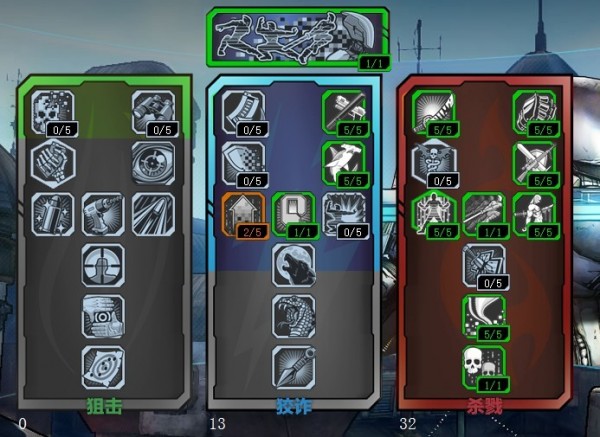Choose the arrowhead 0/5 skill in the red tree

484,264
